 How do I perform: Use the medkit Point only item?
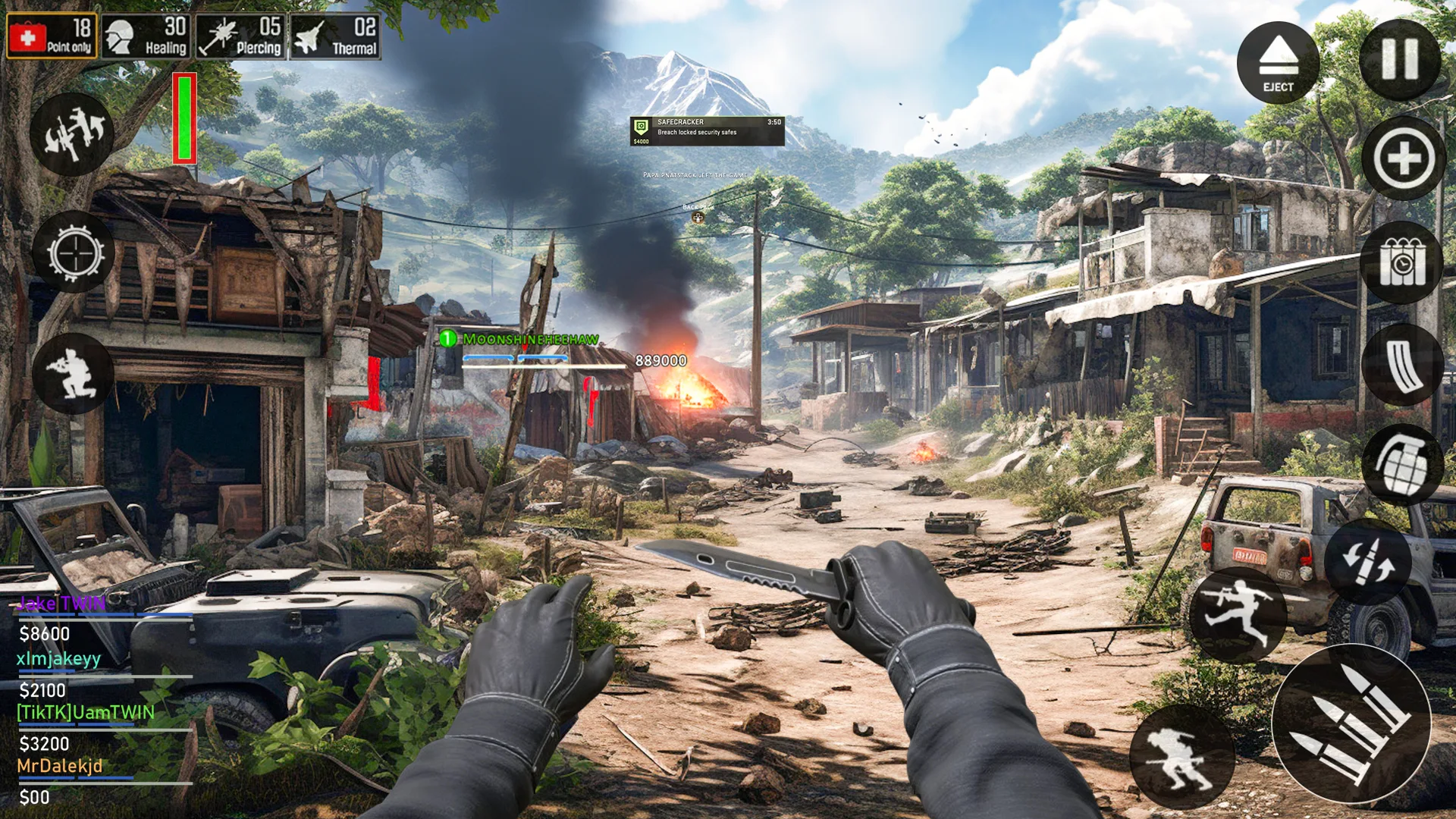[52, 36]
